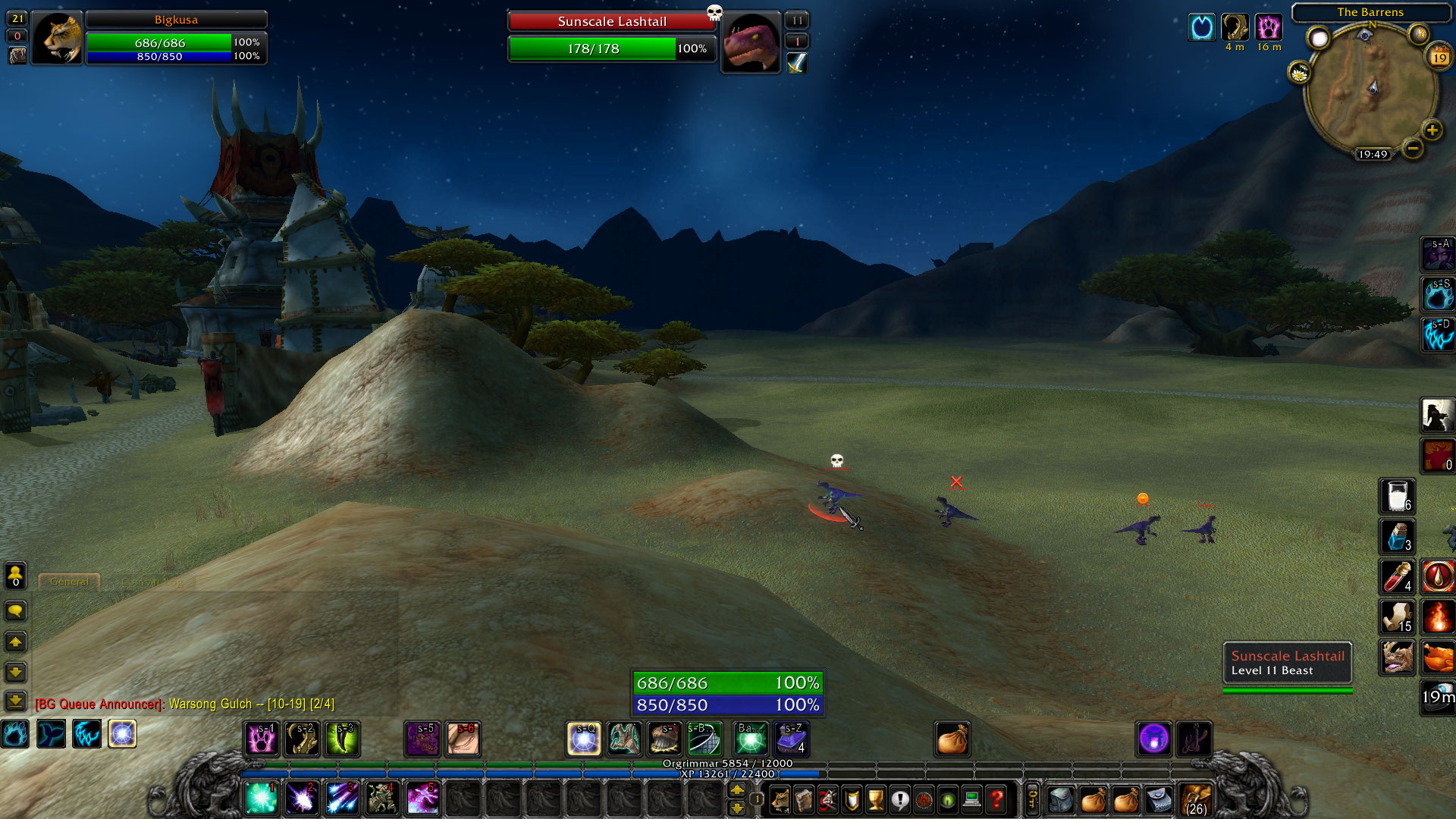The width and height of the screenshot is (1456, 819).
Task: Use the purple hearthstone portal icon
Action: tap(1154, 739)
